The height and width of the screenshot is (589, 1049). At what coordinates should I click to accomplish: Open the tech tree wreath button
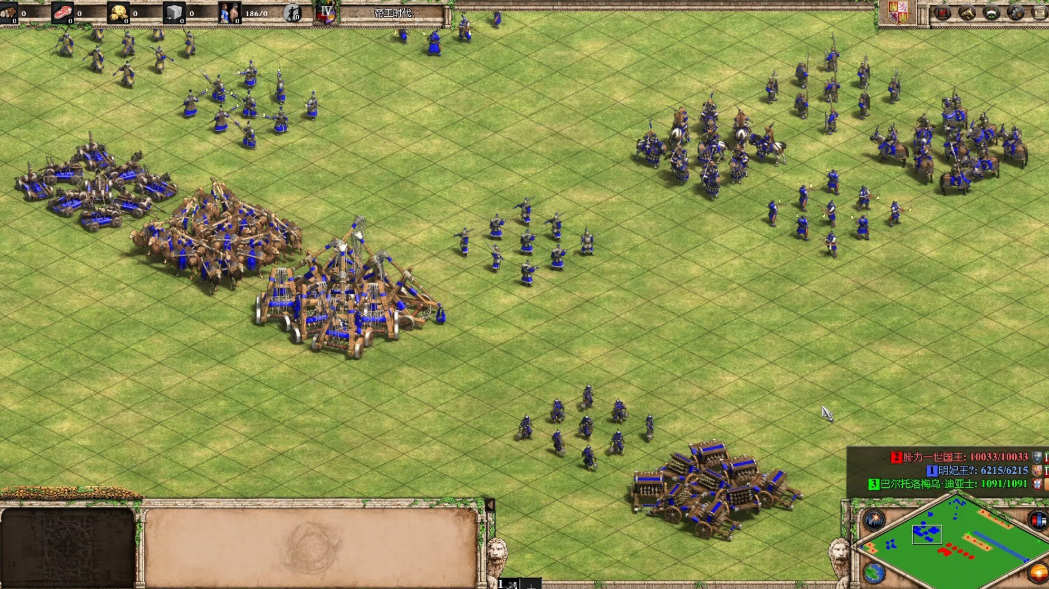(992, 13)
